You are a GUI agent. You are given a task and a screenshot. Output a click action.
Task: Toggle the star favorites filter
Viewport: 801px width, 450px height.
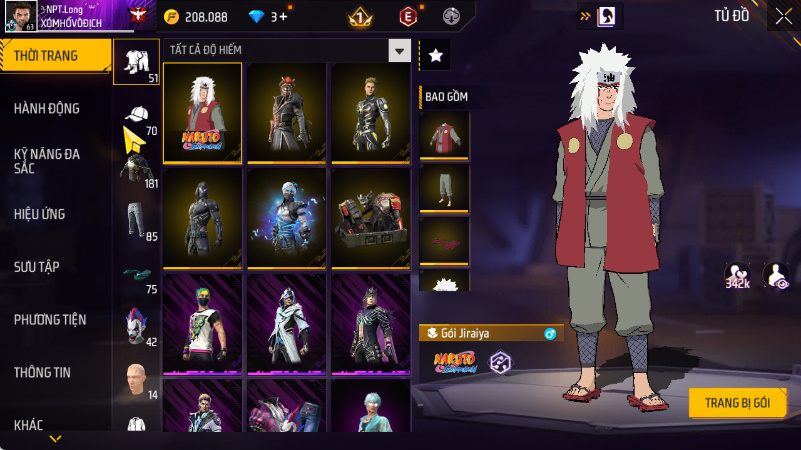435,56
